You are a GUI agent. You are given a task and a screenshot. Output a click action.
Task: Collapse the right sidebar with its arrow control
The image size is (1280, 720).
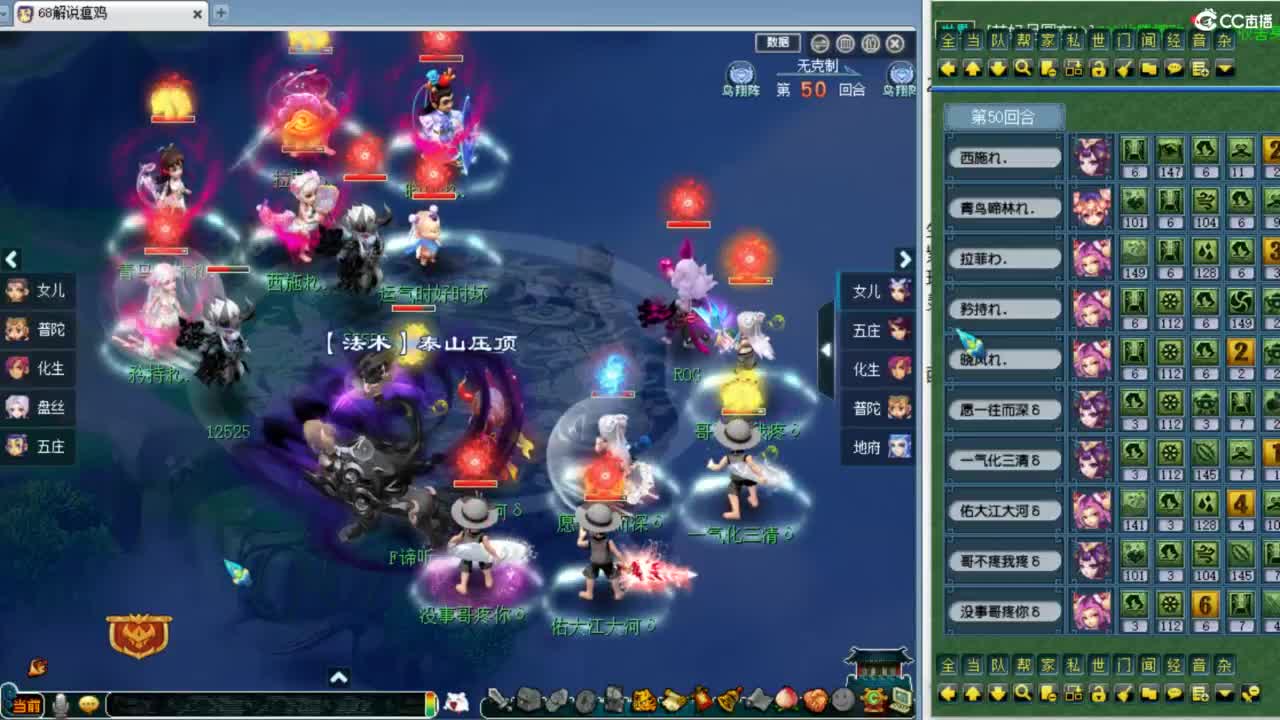pyautogui.click(x=824, y=350)
